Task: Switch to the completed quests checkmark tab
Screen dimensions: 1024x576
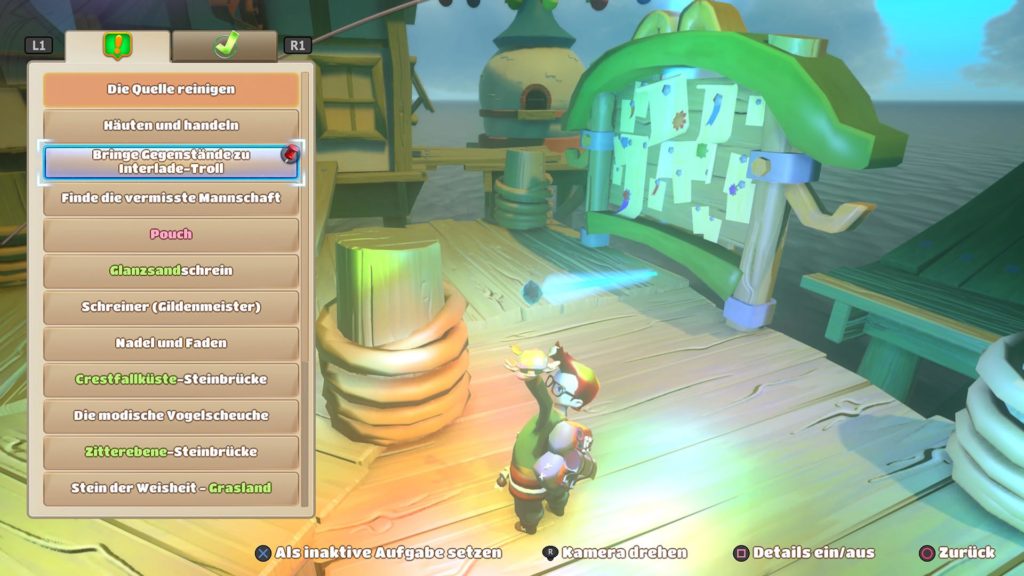Action: click(x=225, y=45)
